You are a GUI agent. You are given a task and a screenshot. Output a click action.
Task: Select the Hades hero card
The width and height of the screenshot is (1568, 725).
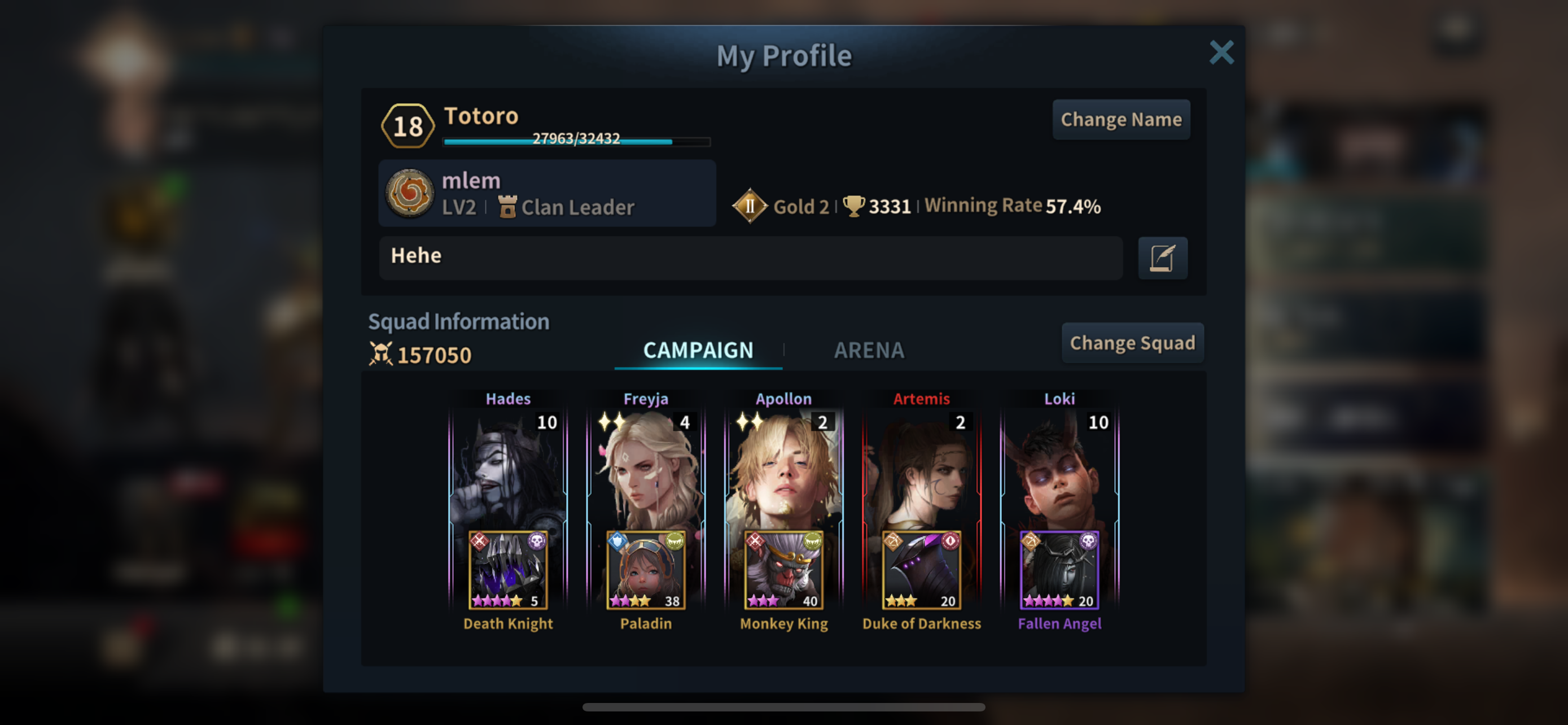tap(508, 469)
